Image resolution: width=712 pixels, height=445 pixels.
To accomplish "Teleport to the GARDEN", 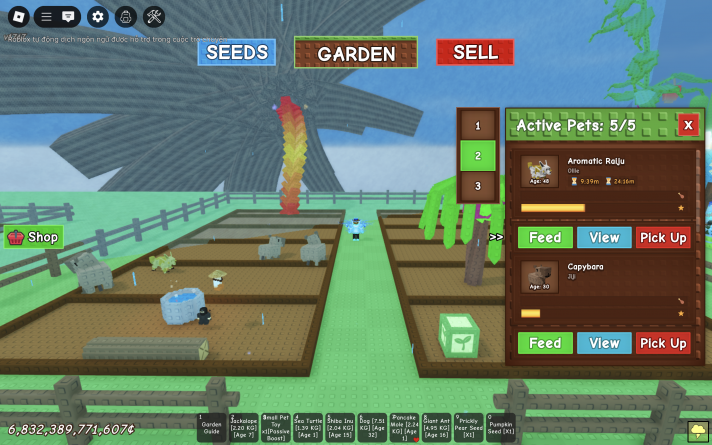I will (356, 53).
